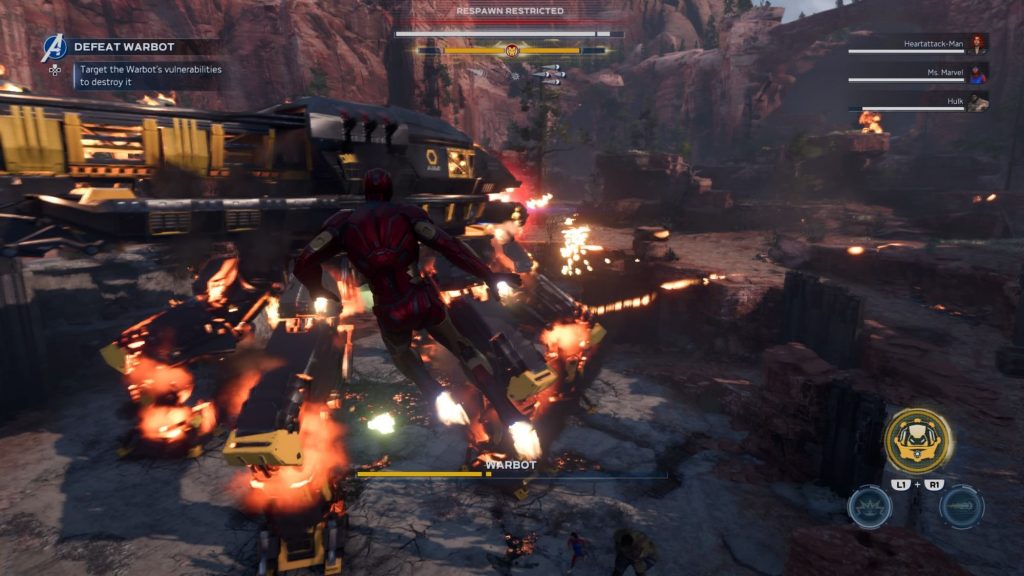
Task: Pick Hulk's teammate portrait
Action: coord(977,102)
